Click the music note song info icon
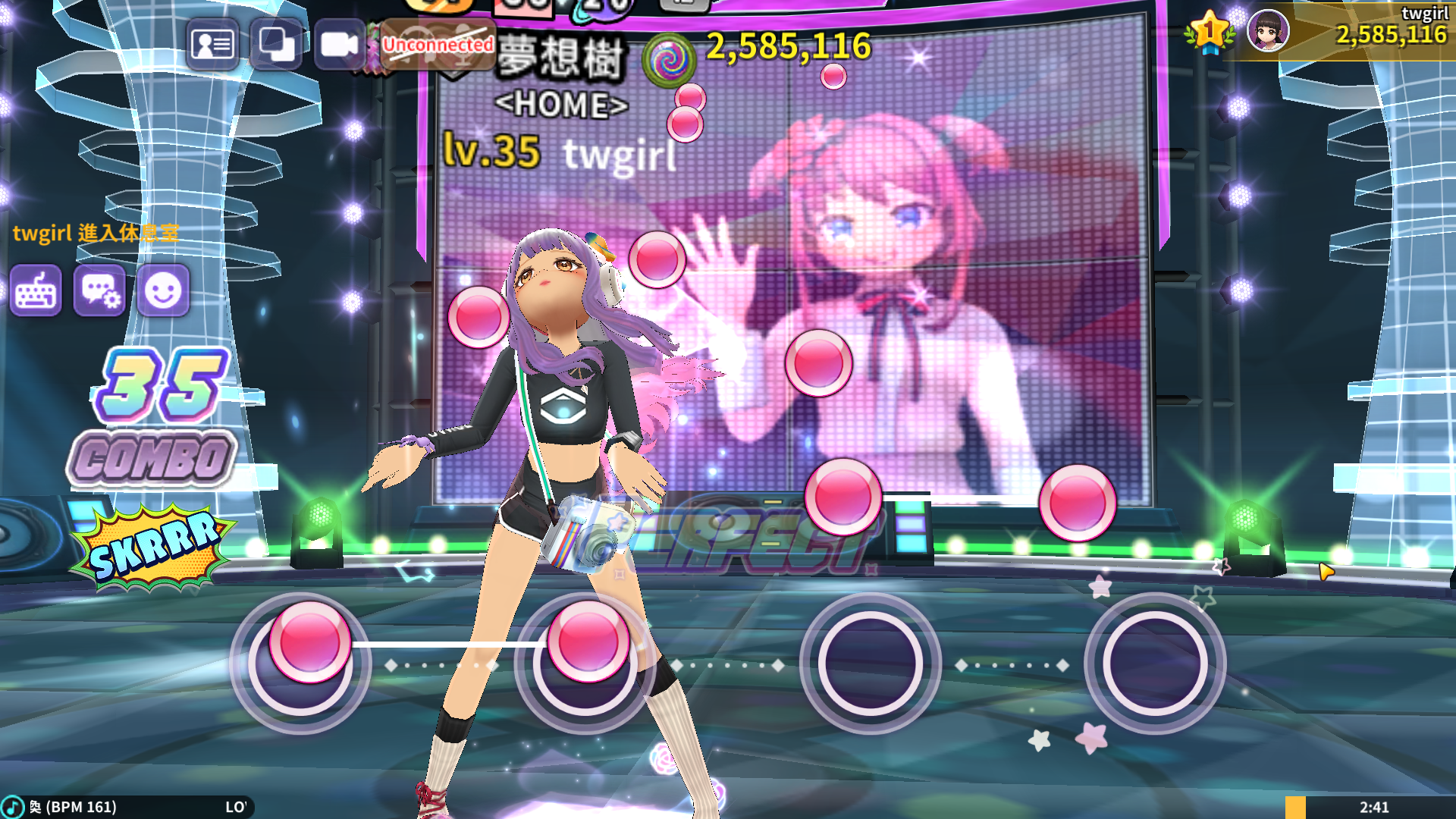 point(13,807)
